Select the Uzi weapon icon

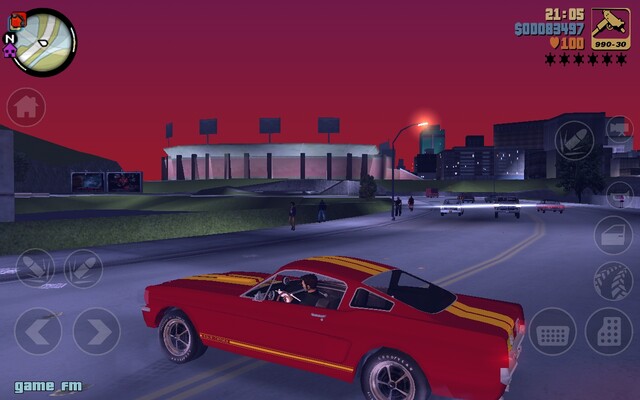click(610, 27)
